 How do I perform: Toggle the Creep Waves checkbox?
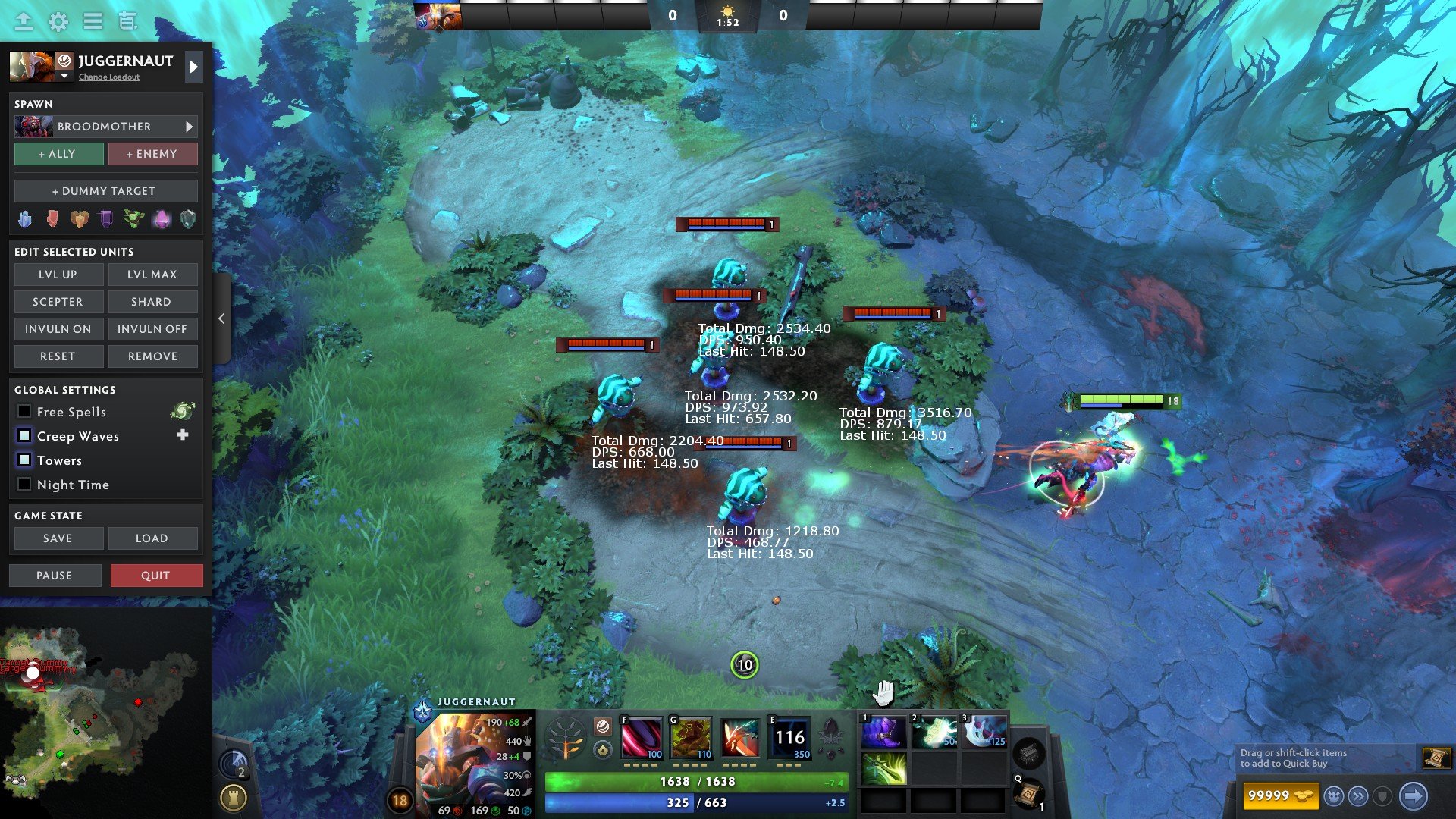(24, 436)
